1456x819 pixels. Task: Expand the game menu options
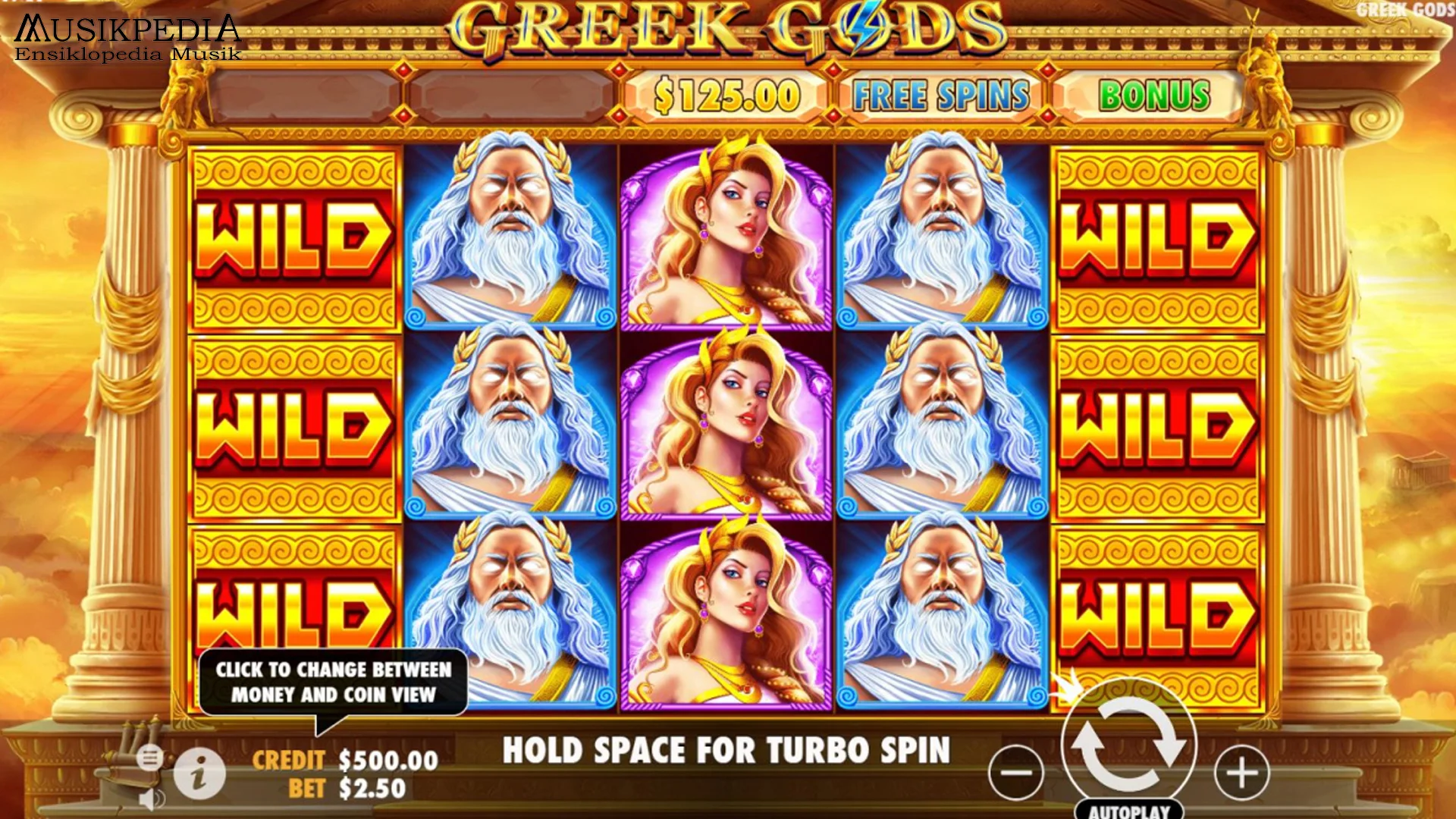(150, 758)
